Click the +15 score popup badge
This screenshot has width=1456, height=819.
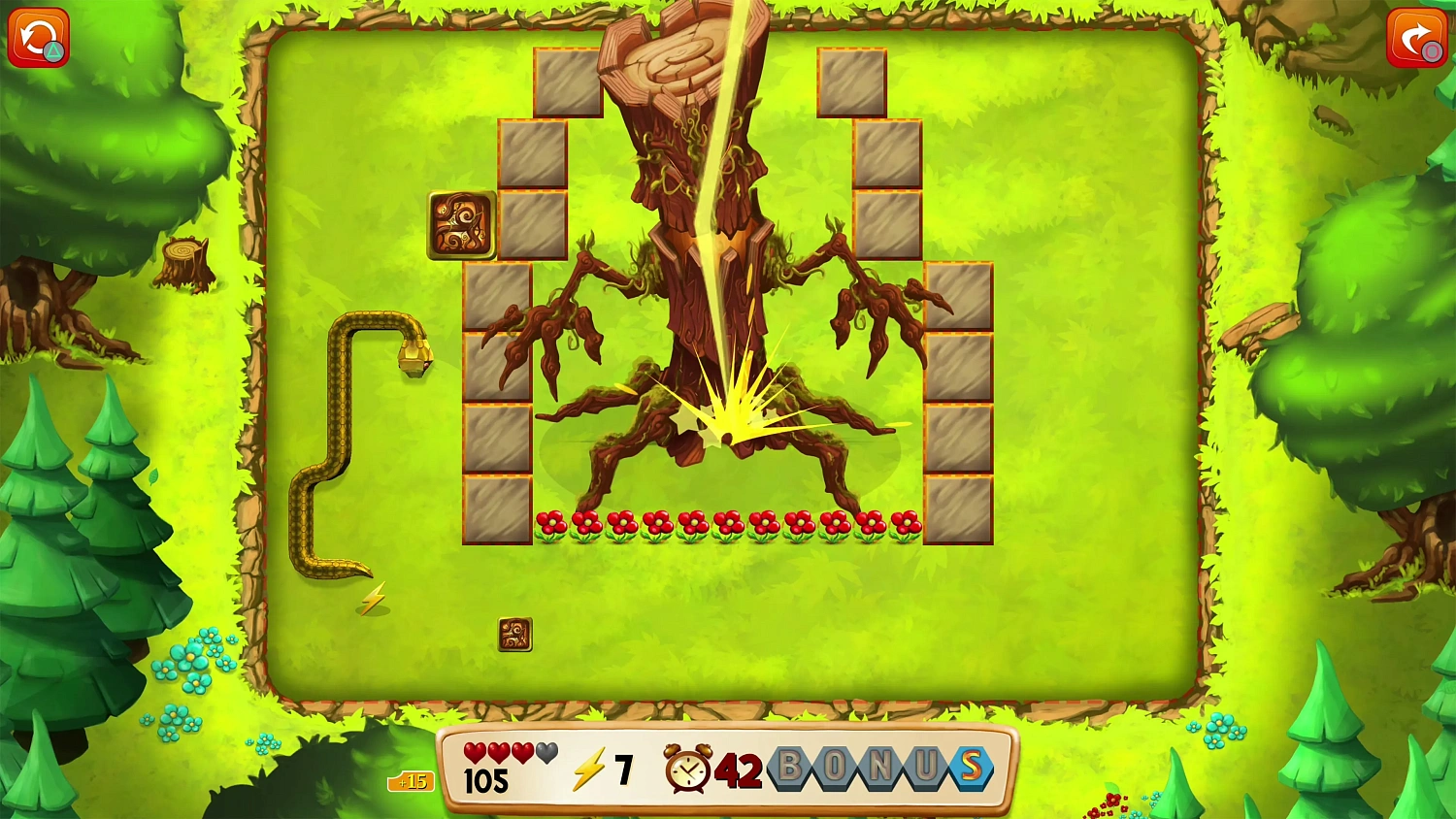pos(412,782)
